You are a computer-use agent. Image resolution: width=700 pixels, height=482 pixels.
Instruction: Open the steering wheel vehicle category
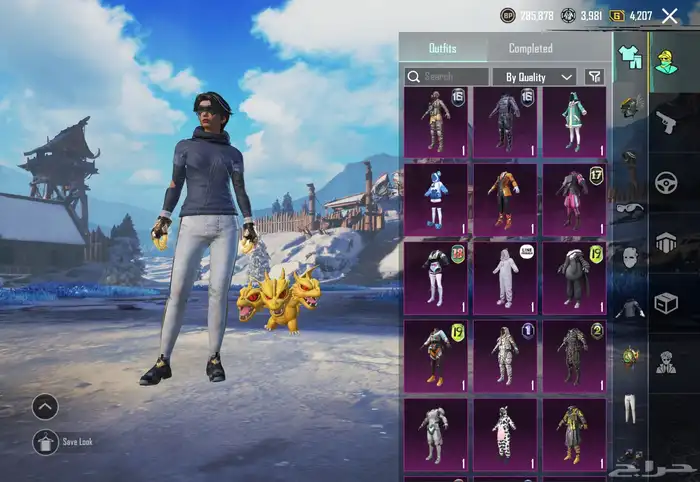coord(666,183)
